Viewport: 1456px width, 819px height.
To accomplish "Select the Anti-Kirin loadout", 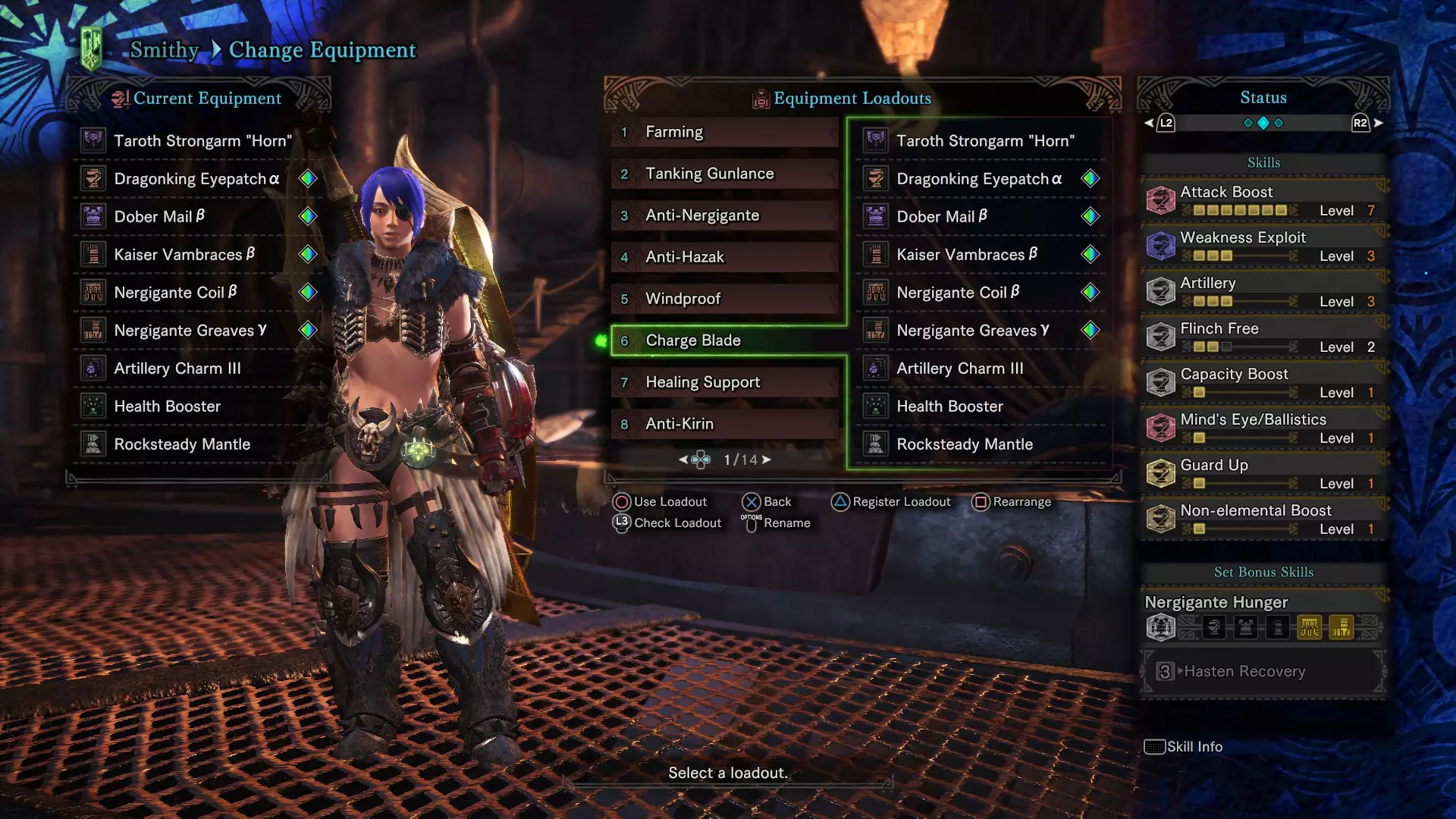I will pyautogui.click(x=724, y=424).
